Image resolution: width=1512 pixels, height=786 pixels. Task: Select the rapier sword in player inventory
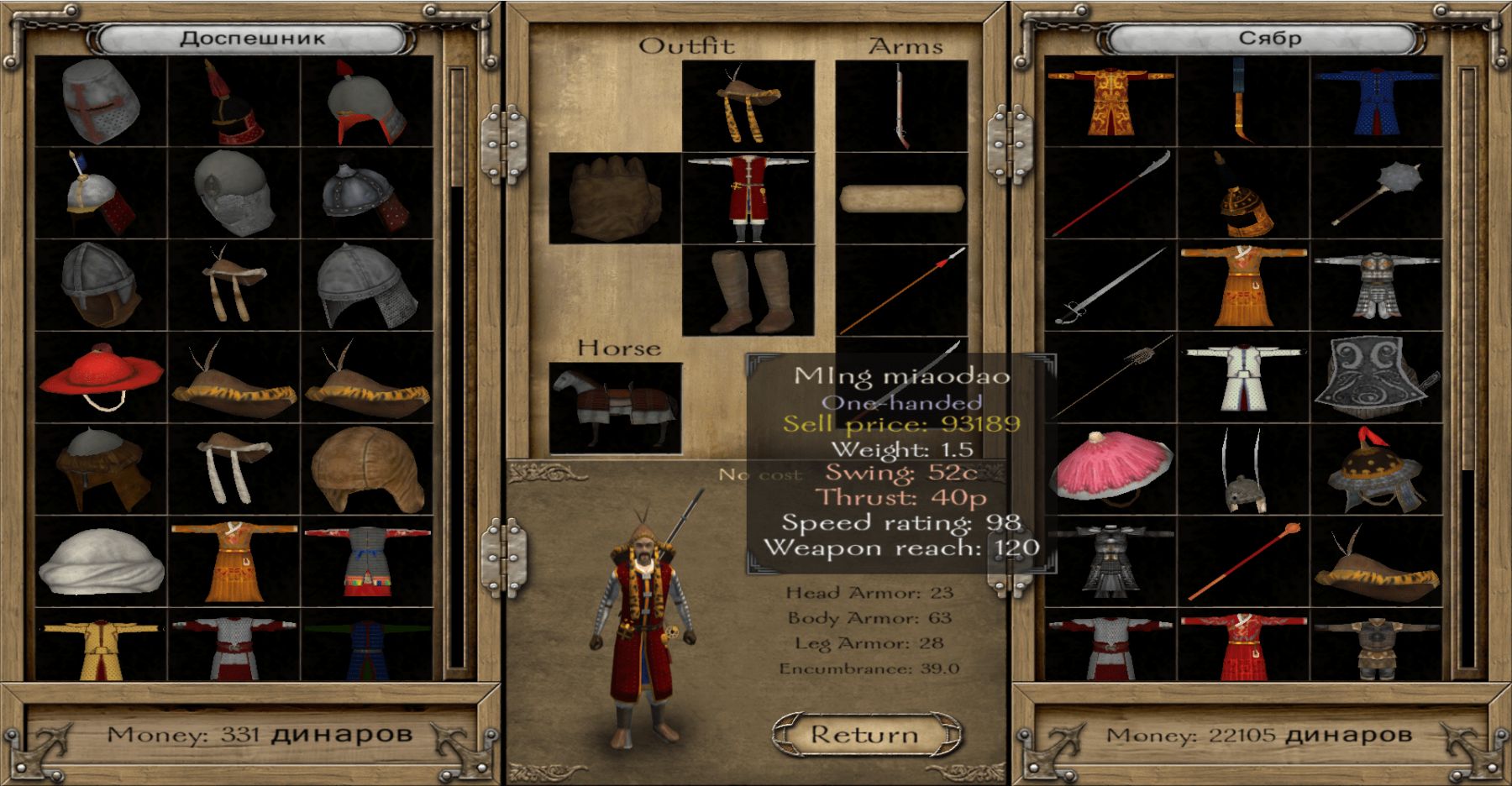tap(1110, 286)
